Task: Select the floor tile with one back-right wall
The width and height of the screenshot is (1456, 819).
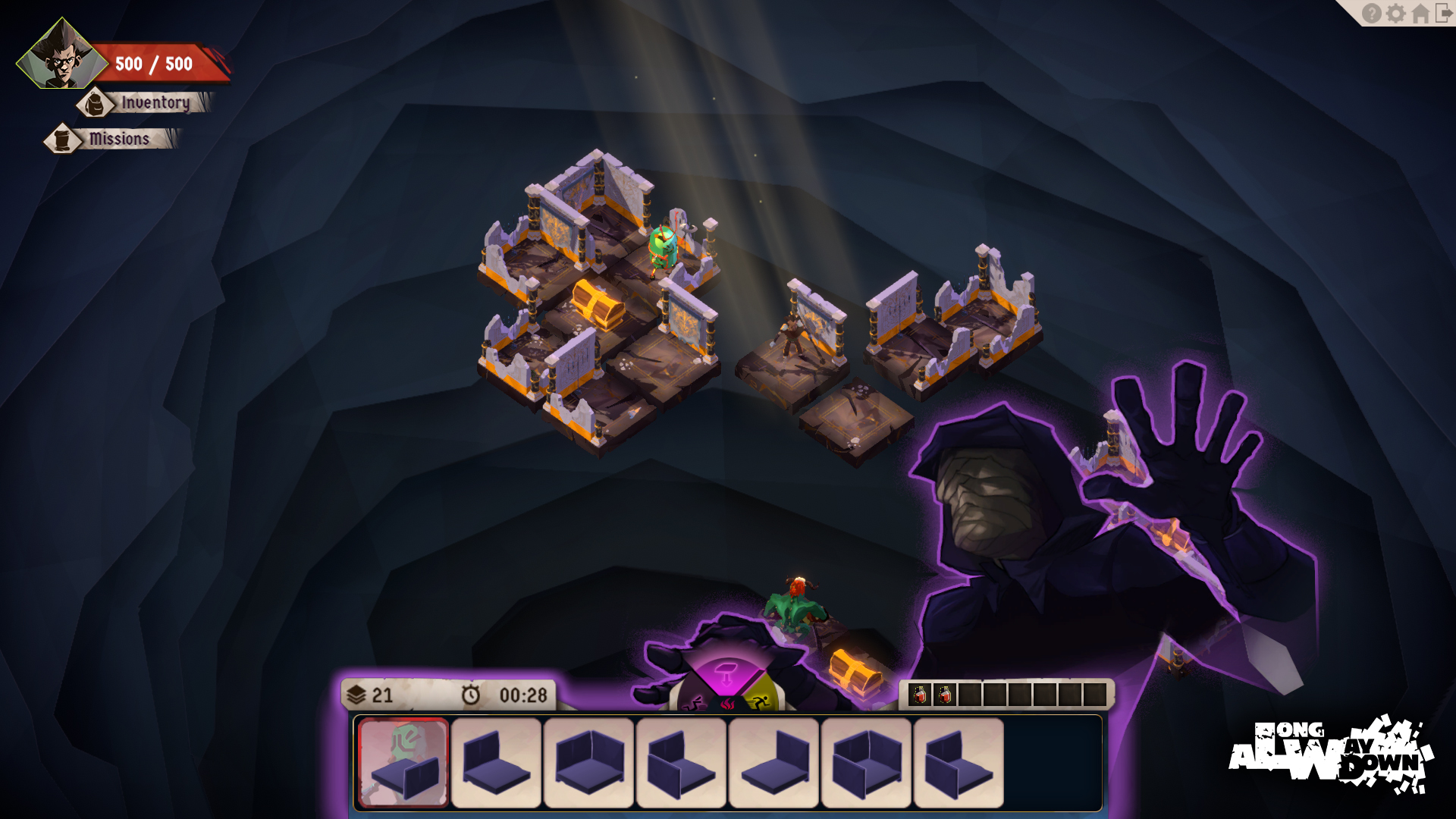Action: click(x=773, y=763)
